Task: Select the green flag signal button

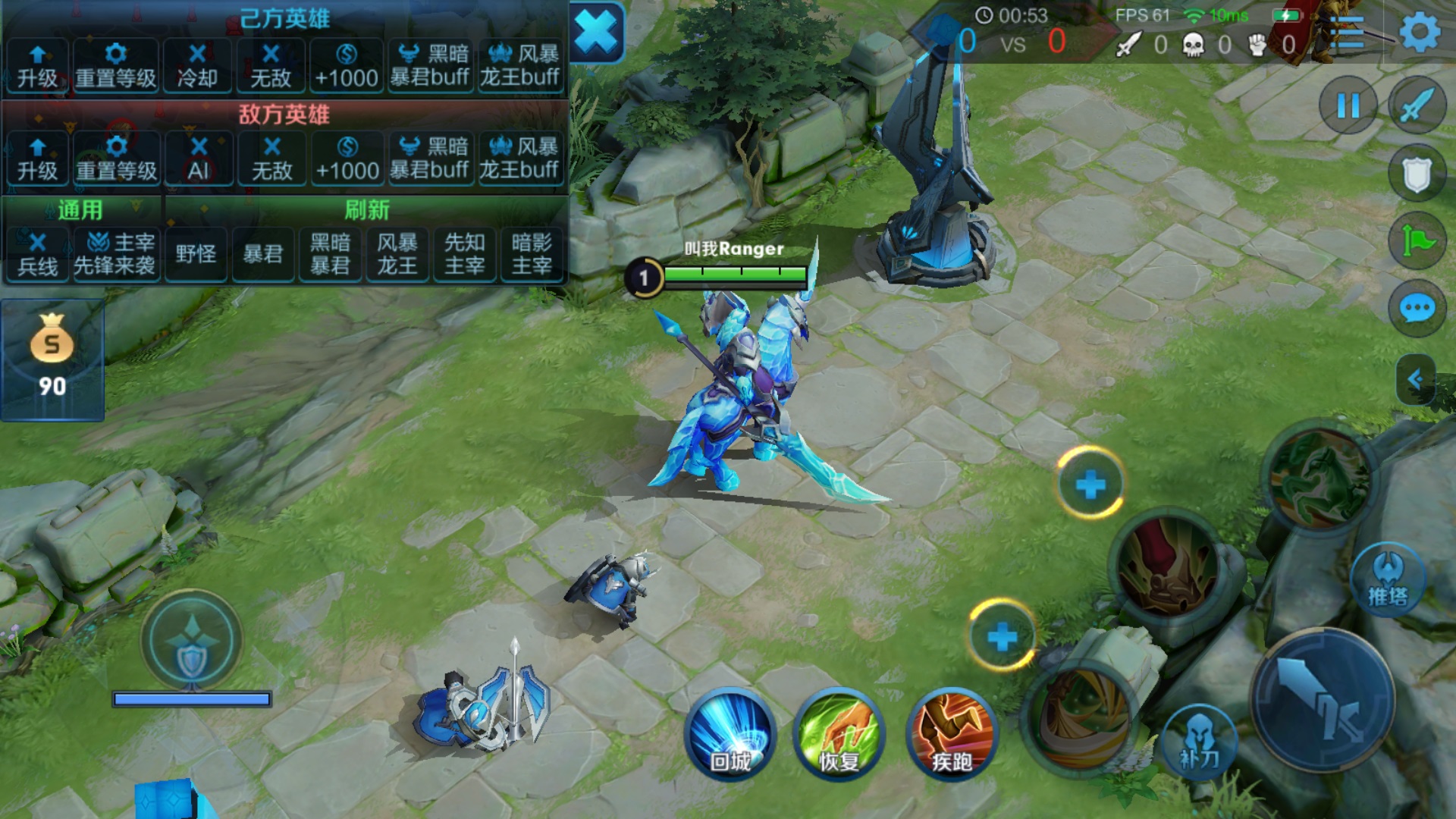Action: pos(1416,241)
